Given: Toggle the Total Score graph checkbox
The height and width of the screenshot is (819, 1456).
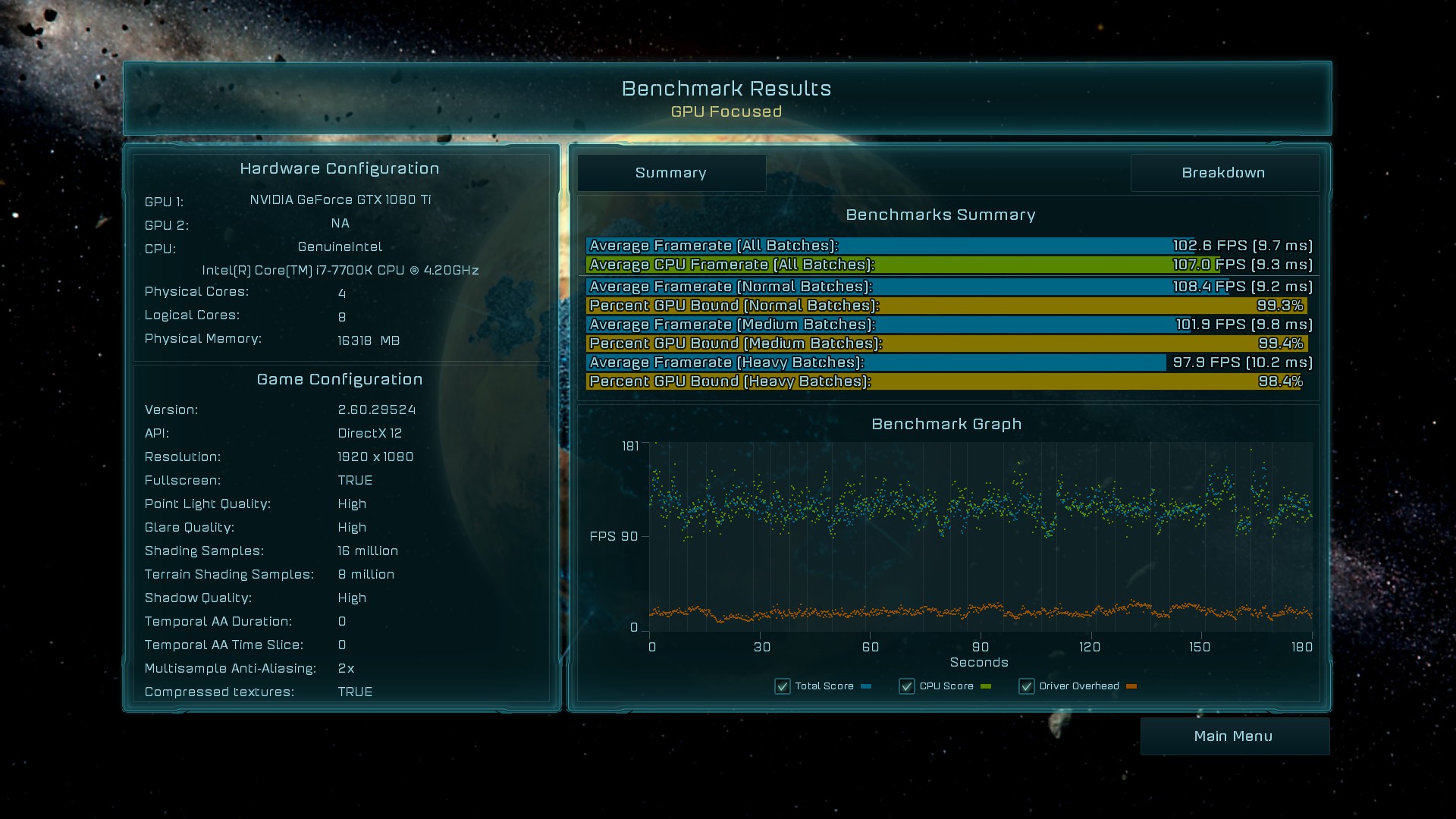Looking at the screenshot, I should 783,686.
